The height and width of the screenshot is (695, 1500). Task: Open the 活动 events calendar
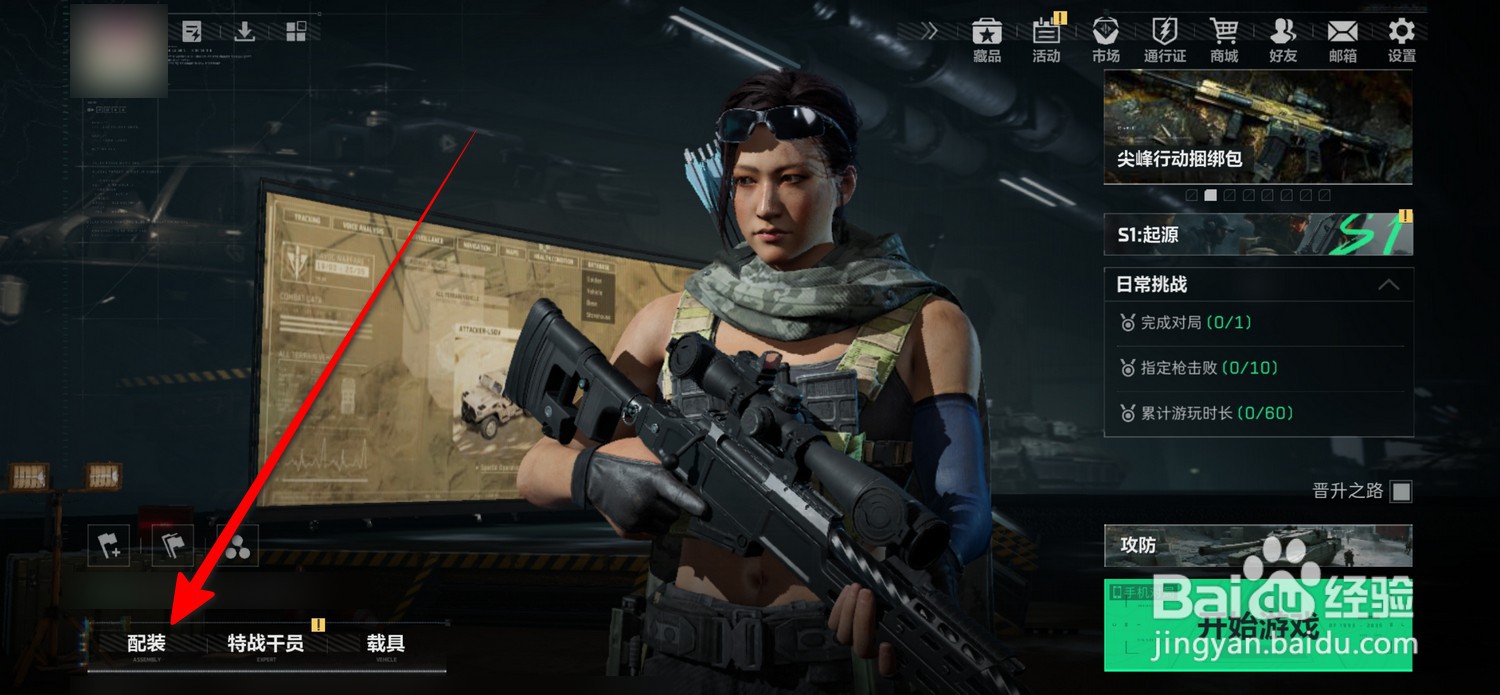tap(1046, 40)
